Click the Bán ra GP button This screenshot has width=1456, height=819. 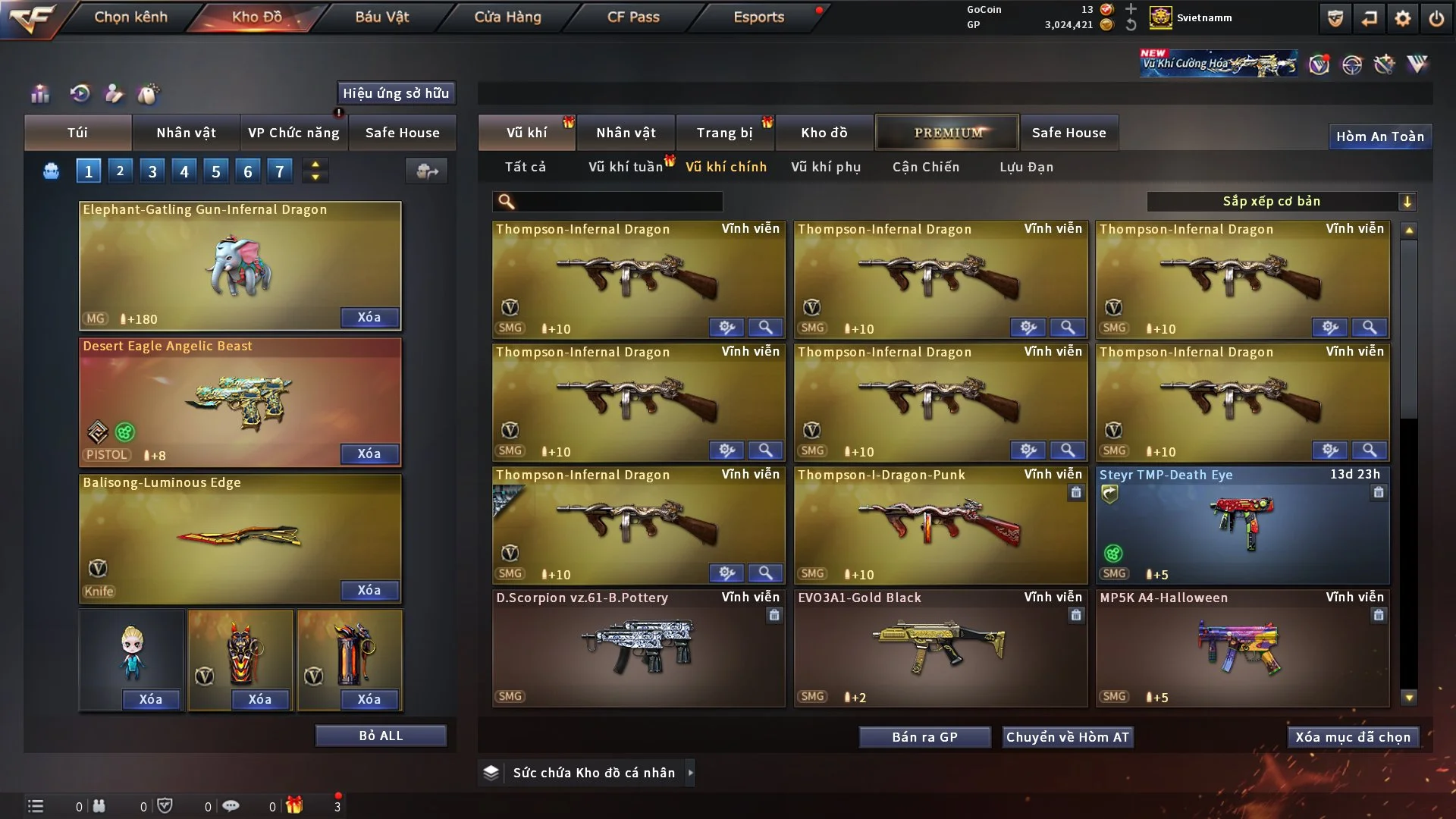pos(924,737)
